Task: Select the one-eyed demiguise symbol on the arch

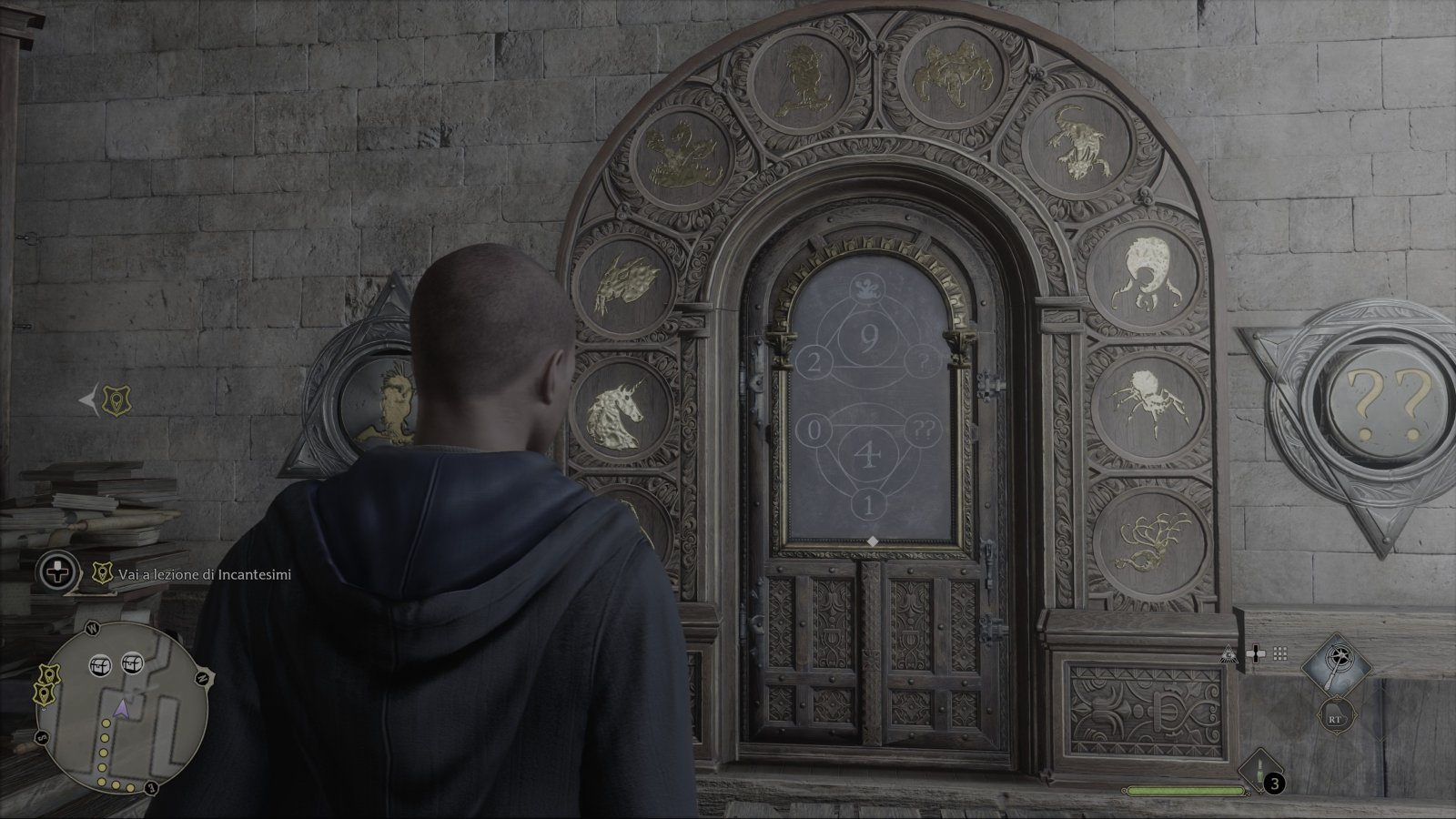Action: [x=1144, y=272]
